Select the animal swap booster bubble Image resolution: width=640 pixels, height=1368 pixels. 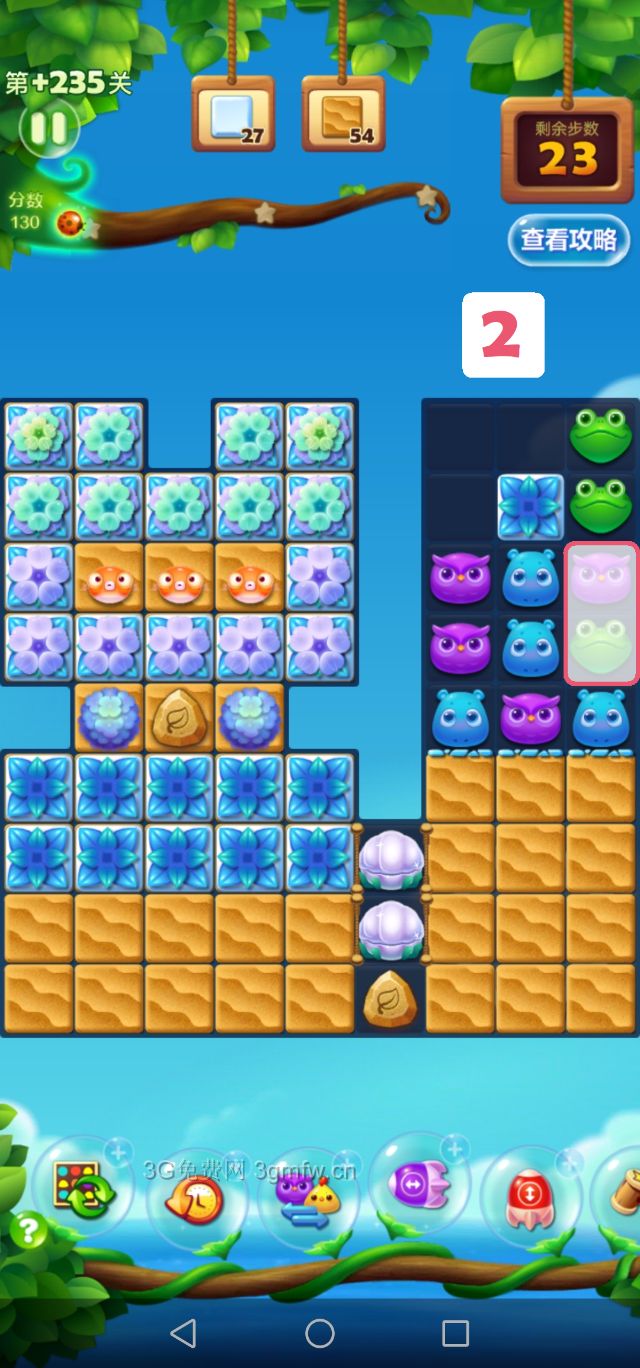[x=308, y=1195]
